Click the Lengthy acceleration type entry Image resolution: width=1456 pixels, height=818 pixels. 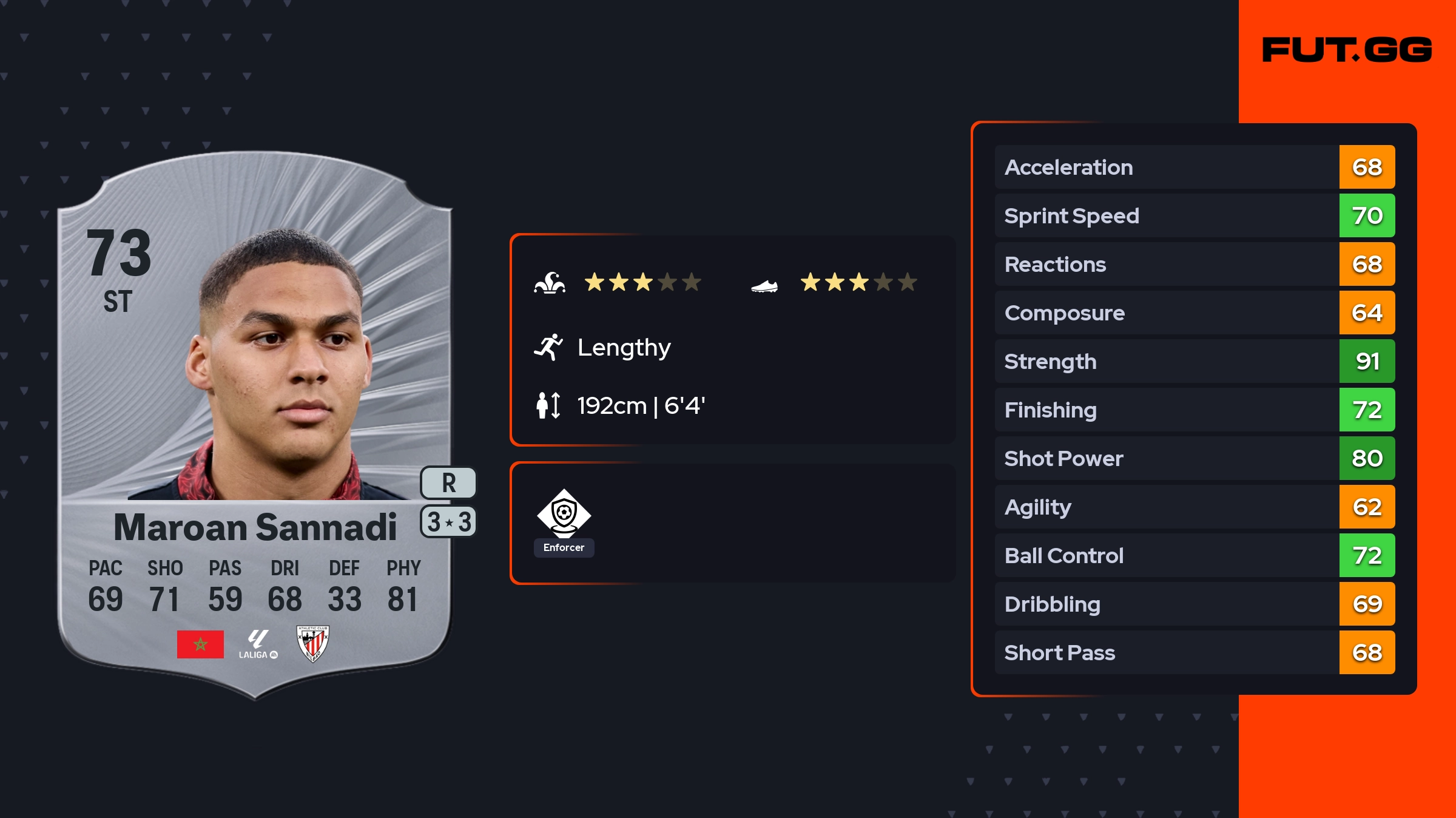click(623, 347)
